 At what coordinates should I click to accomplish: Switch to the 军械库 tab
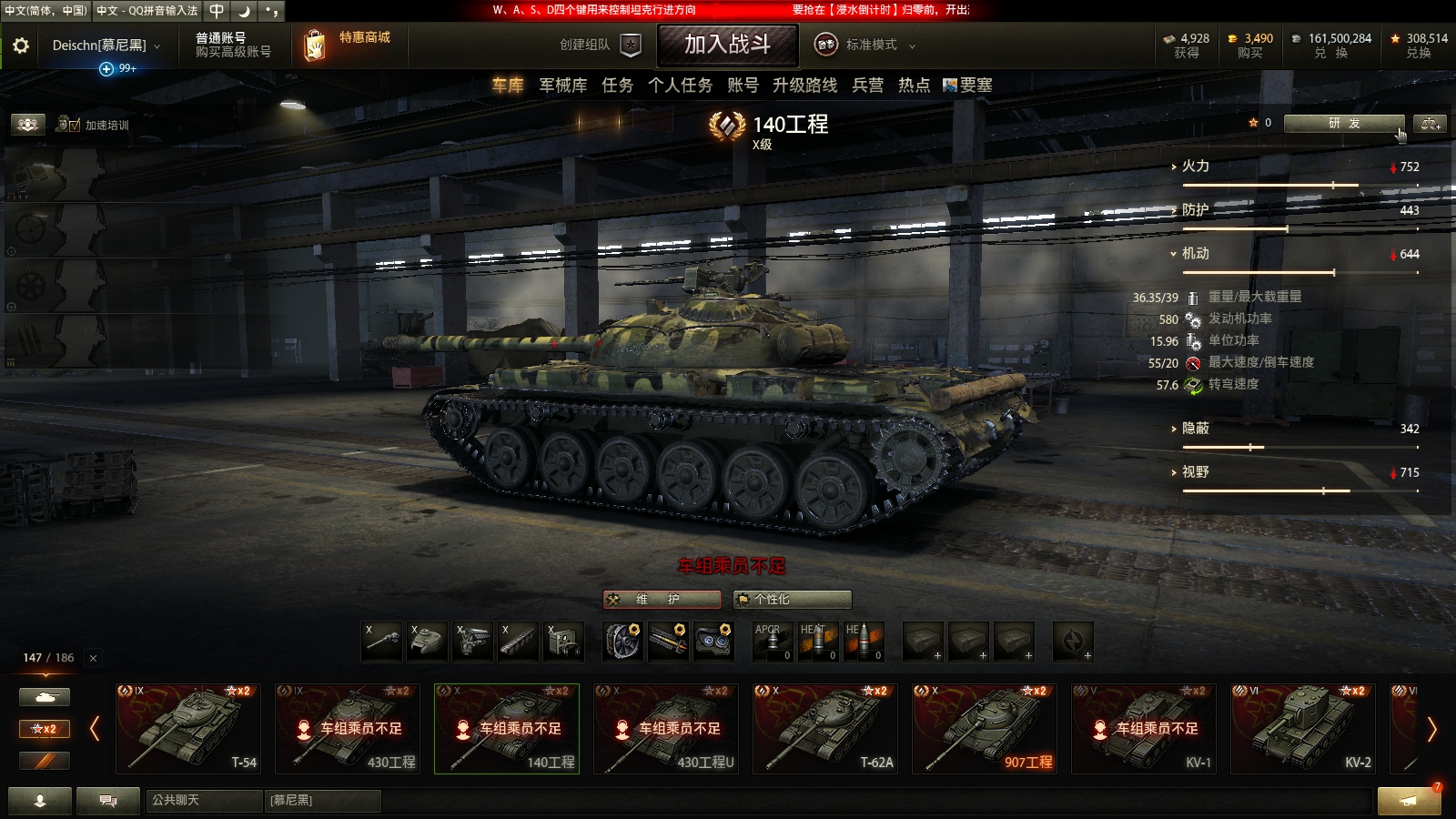tap(564, 86)
